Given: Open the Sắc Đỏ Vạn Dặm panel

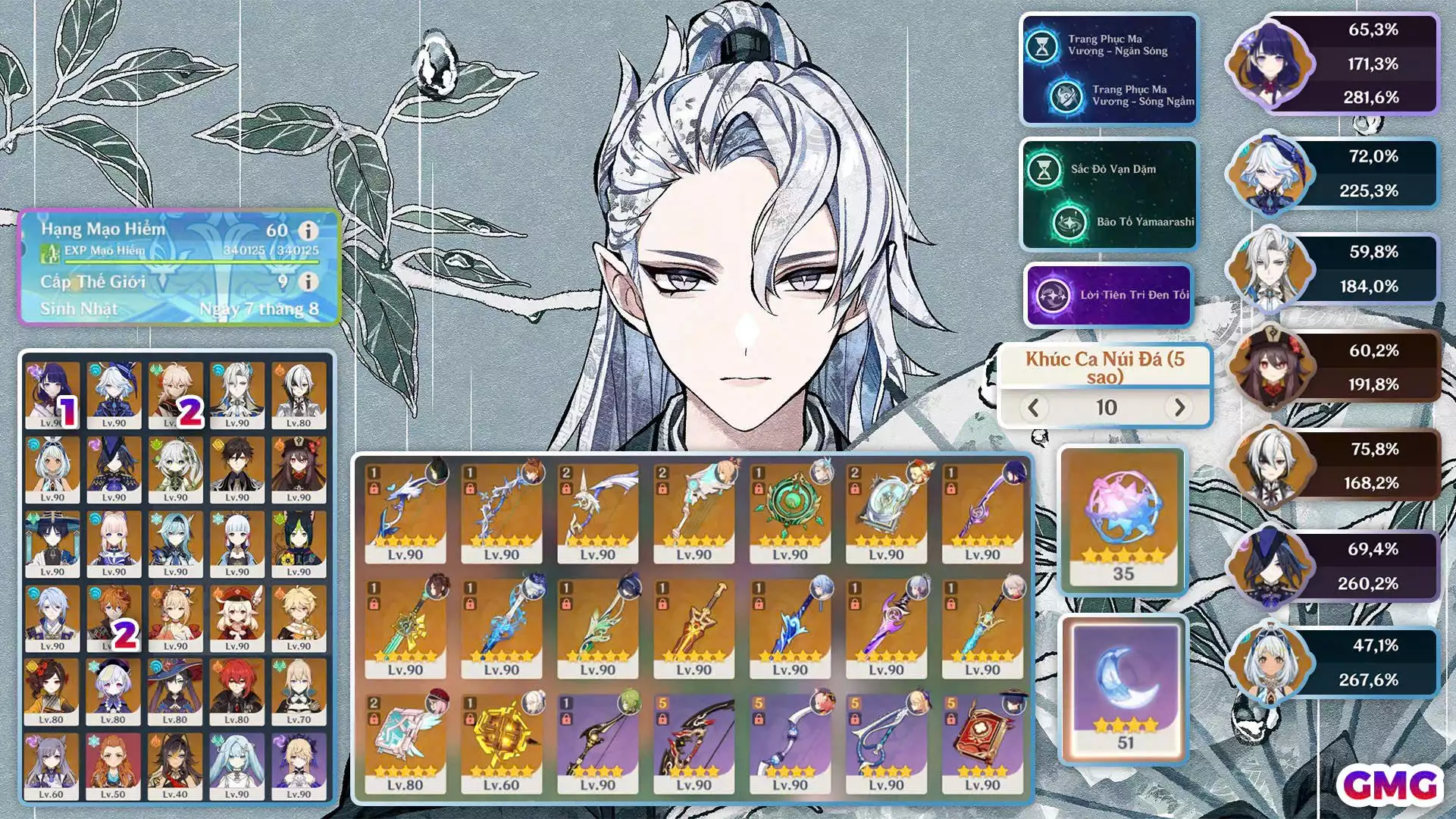Looking at the screenshot, I should 1109,195.
